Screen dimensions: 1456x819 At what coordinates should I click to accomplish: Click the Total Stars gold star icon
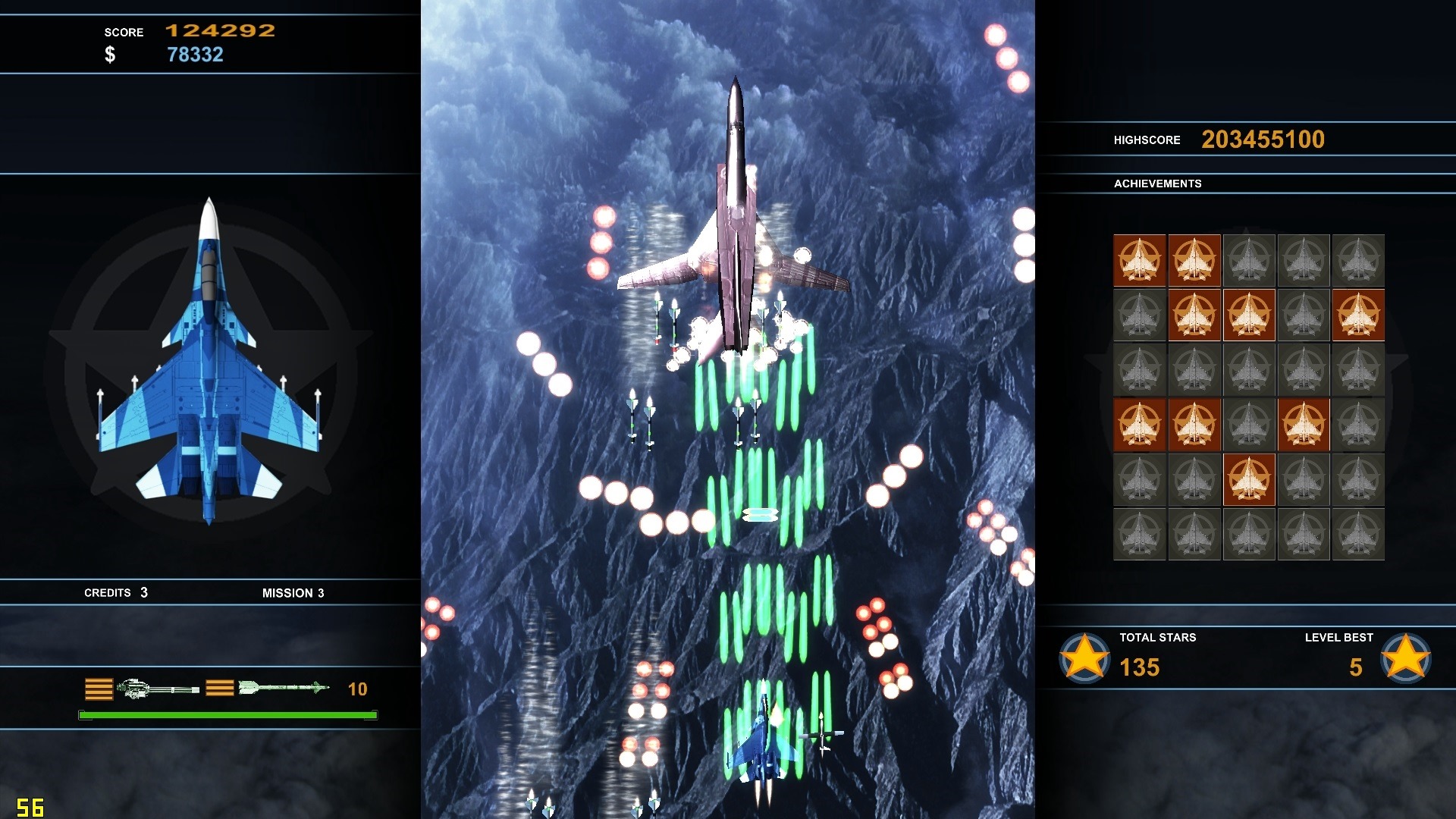click(x=1084, y=657)
